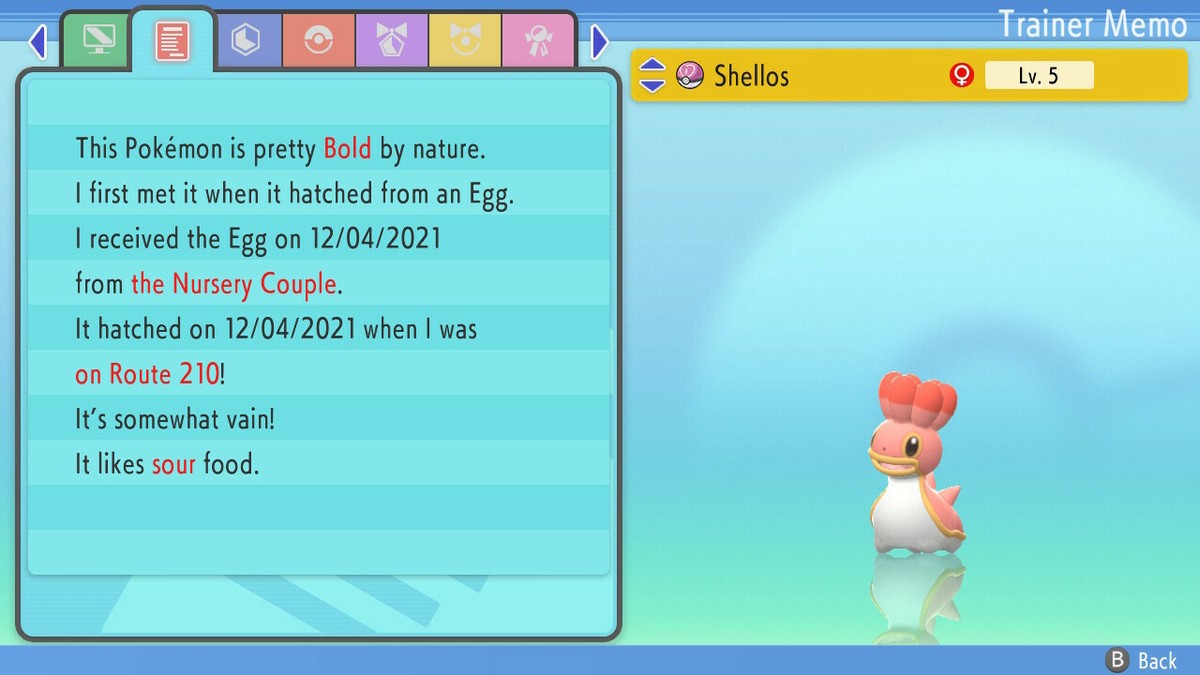The image size is (1200, 675).
Task: Click the left arrow before the tabs
Action: [x=38, y=42]
